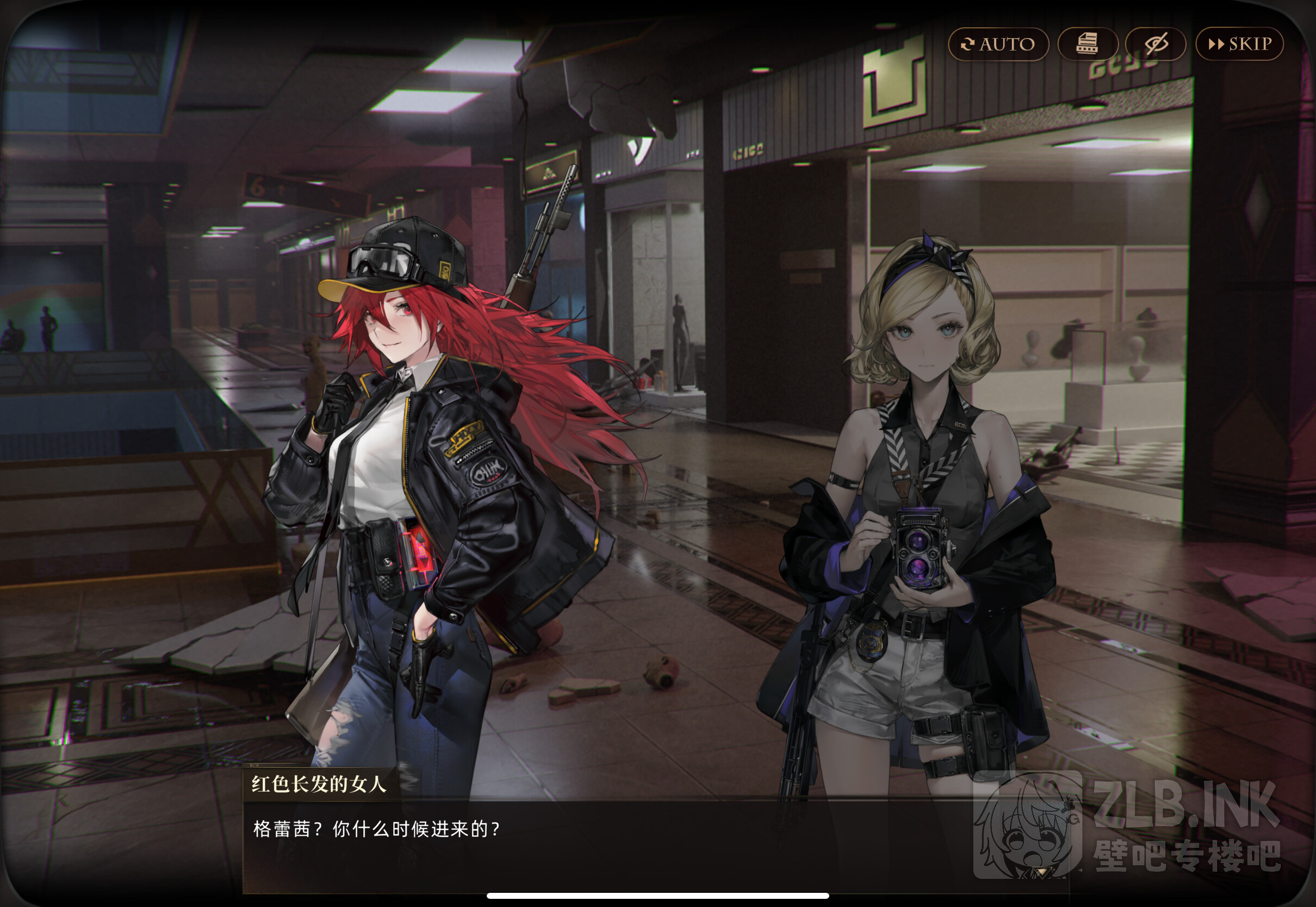Enable AUTO dialogue playback
The width and height of the screenshot is (1316, 907).
(x=998, y=45)
